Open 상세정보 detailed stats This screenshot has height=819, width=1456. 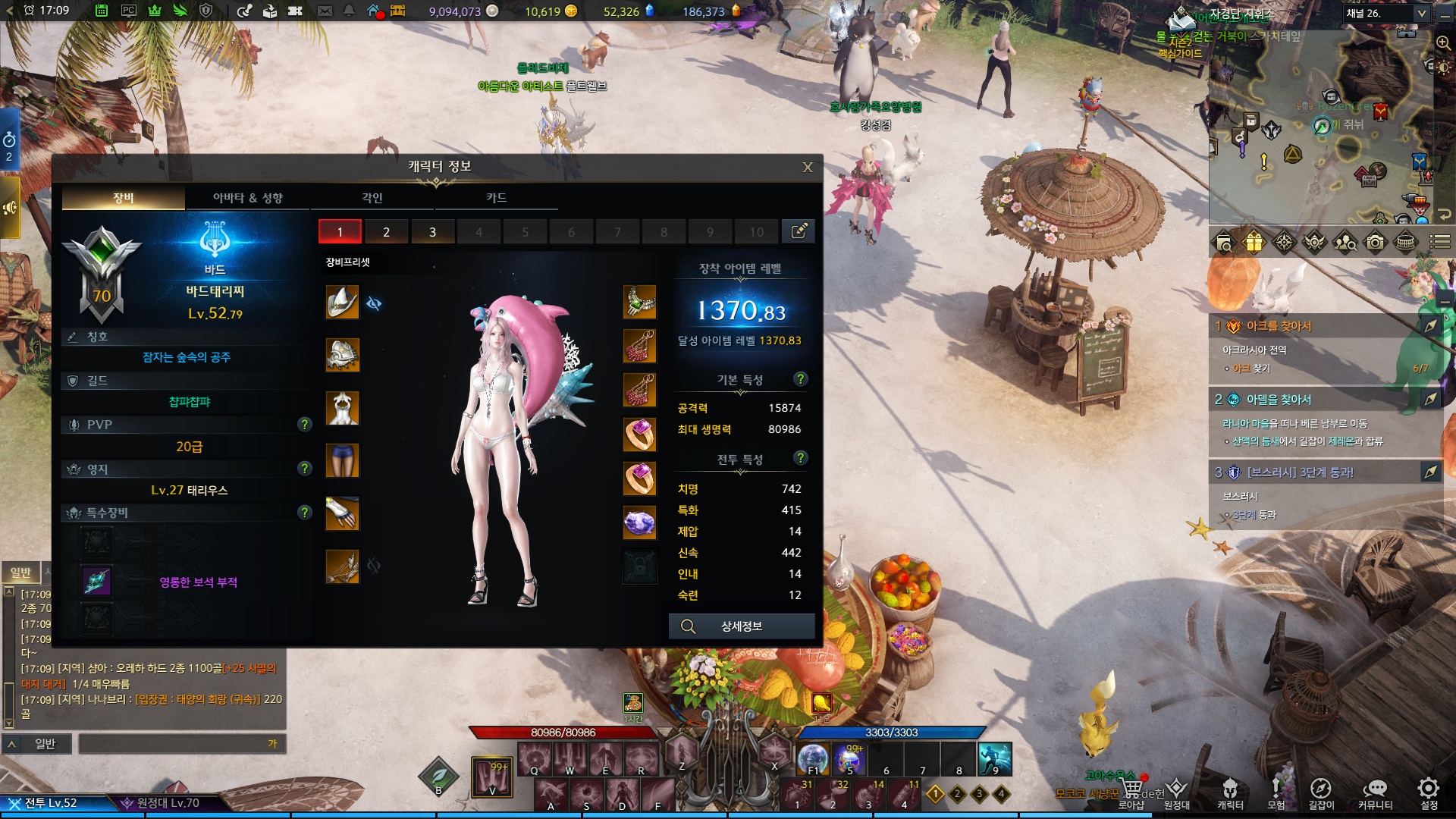[741, 626]
